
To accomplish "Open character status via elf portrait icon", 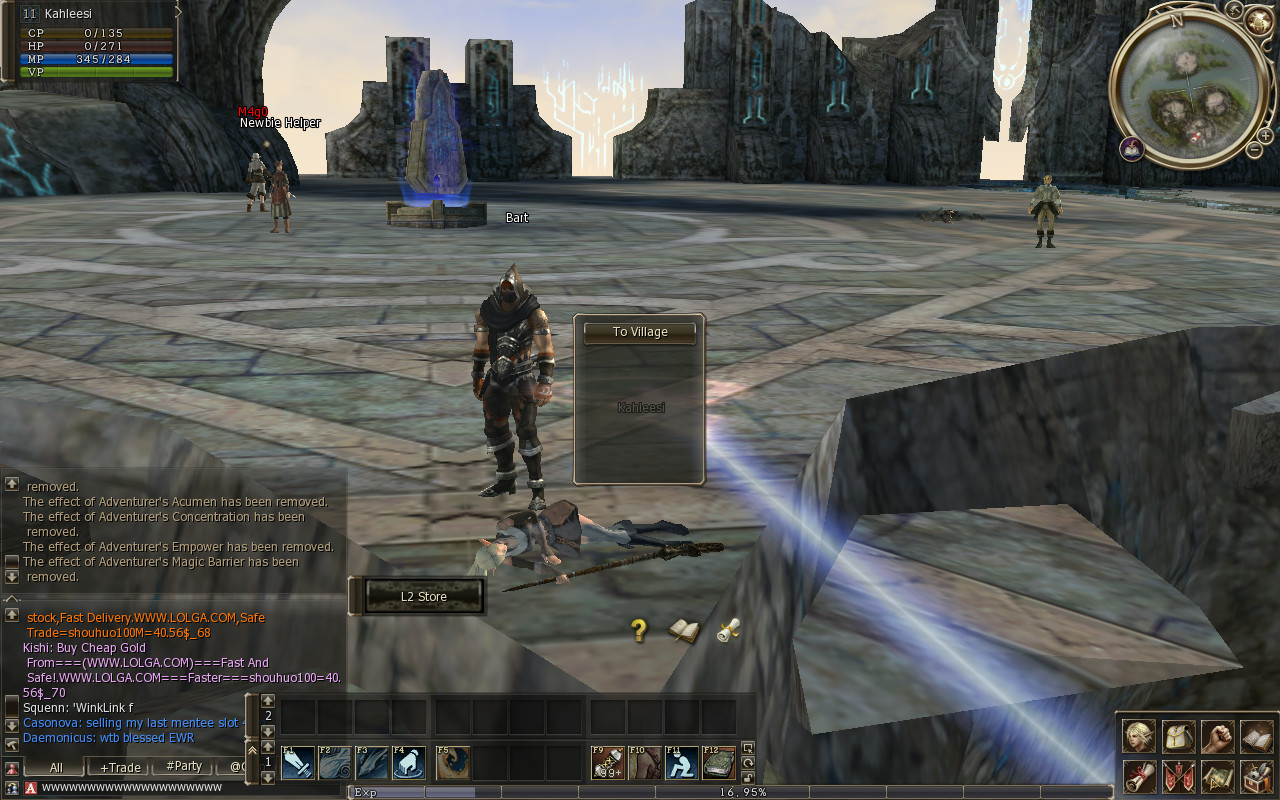I will point(1139,737).
